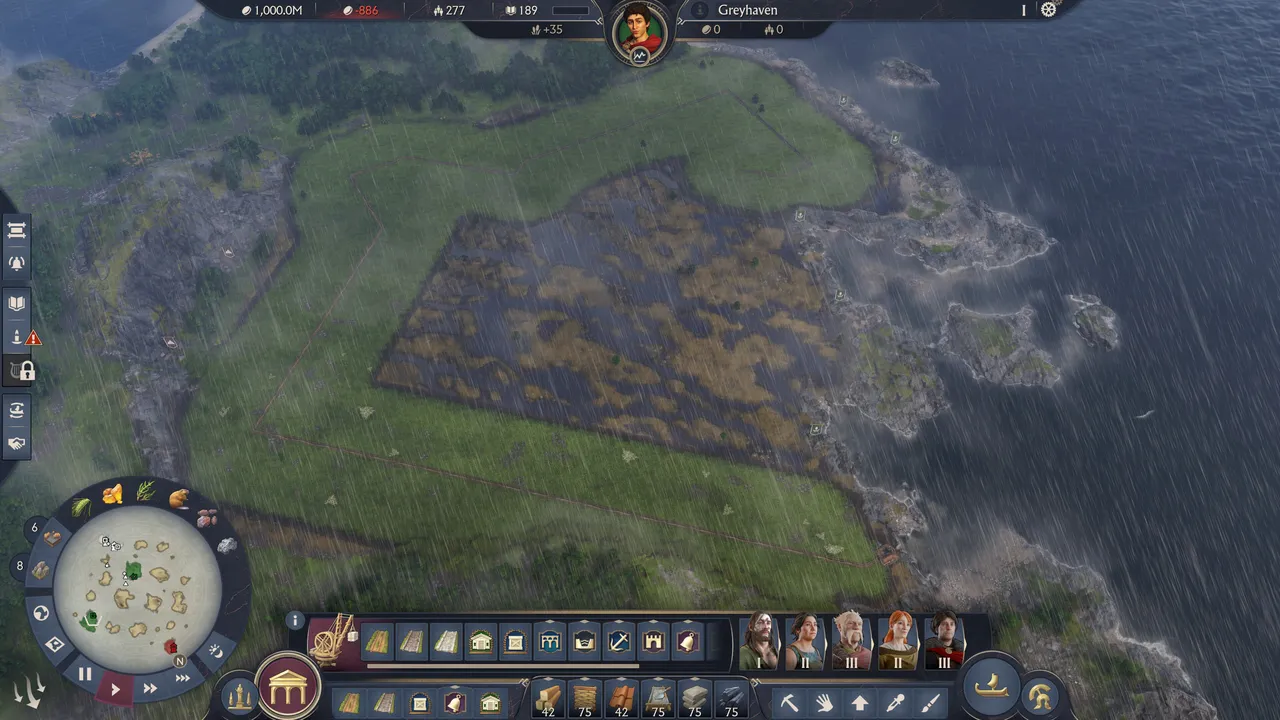Activate the pickaxe demolish tool
The width and height of the screenshot is (1280, 720).
(789, 703)
